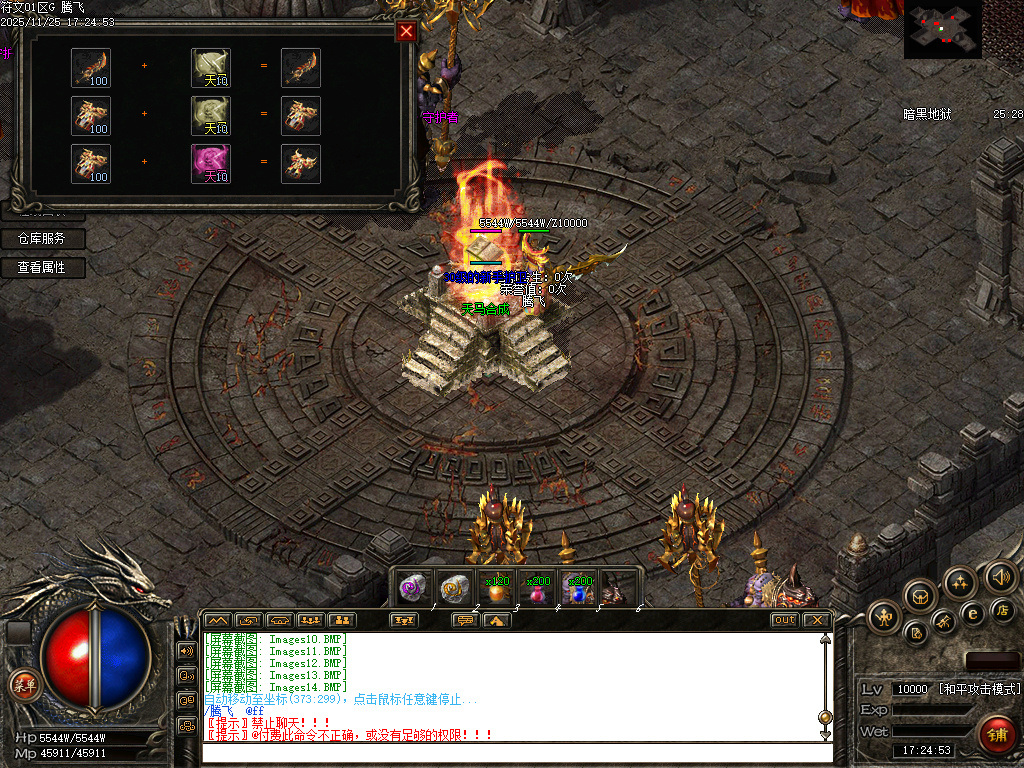Screen dimensions: 1024x768
Task: Close the chat window with X
Action: tap(817, 620)
